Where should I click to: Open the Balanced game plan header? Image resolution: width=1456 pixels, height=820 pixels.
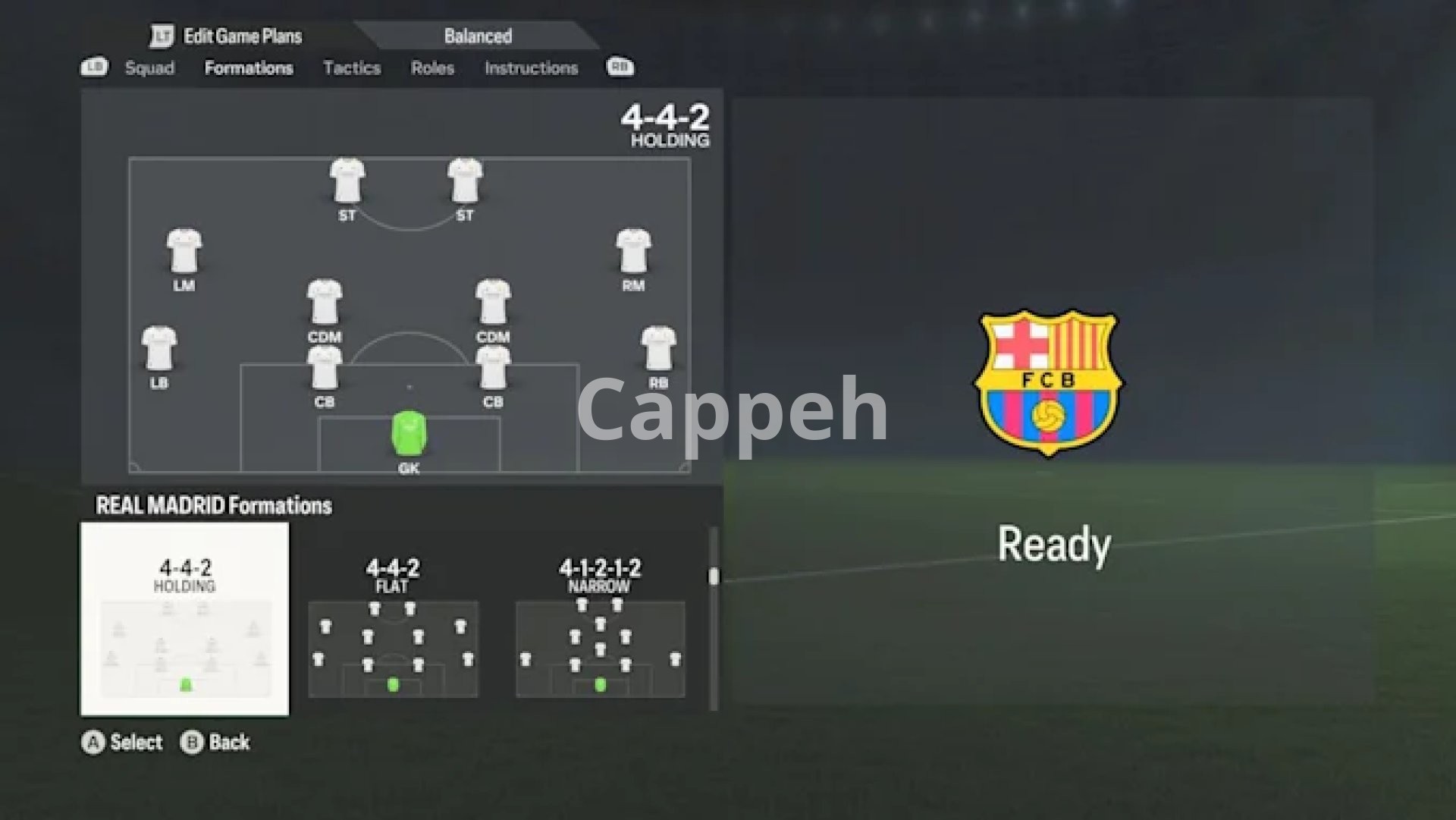click(x=478, y=36)
